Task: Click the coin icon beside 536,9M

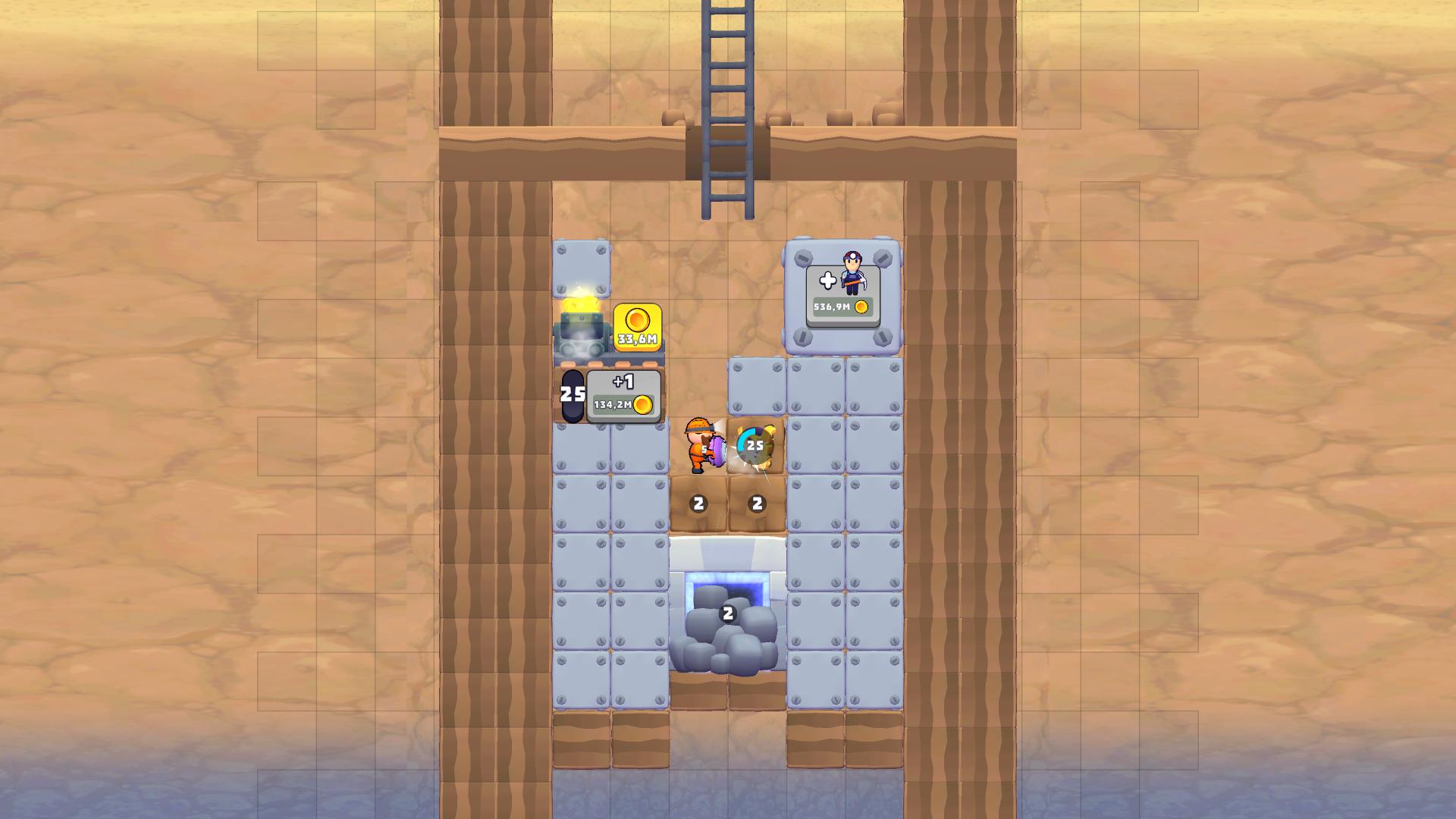Action: tap(861, 305)
